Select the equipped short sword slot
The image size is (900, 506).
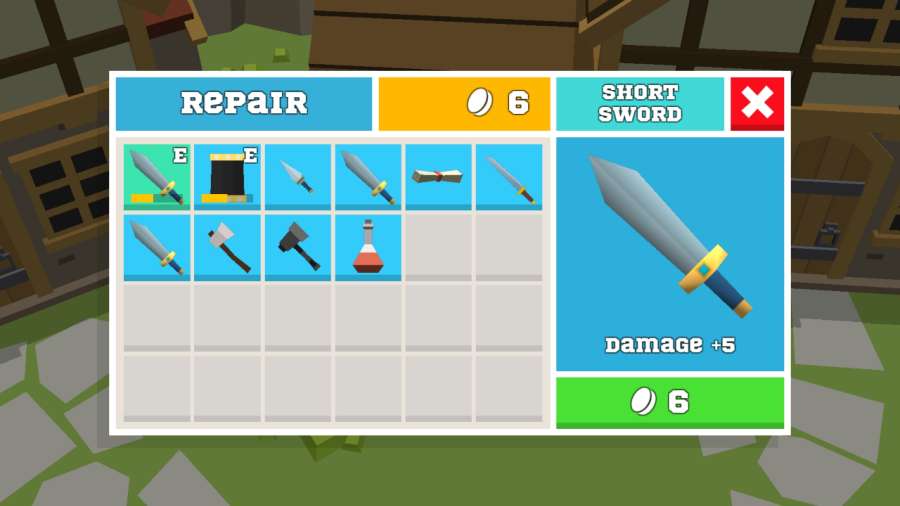click(x=157, y=176)
